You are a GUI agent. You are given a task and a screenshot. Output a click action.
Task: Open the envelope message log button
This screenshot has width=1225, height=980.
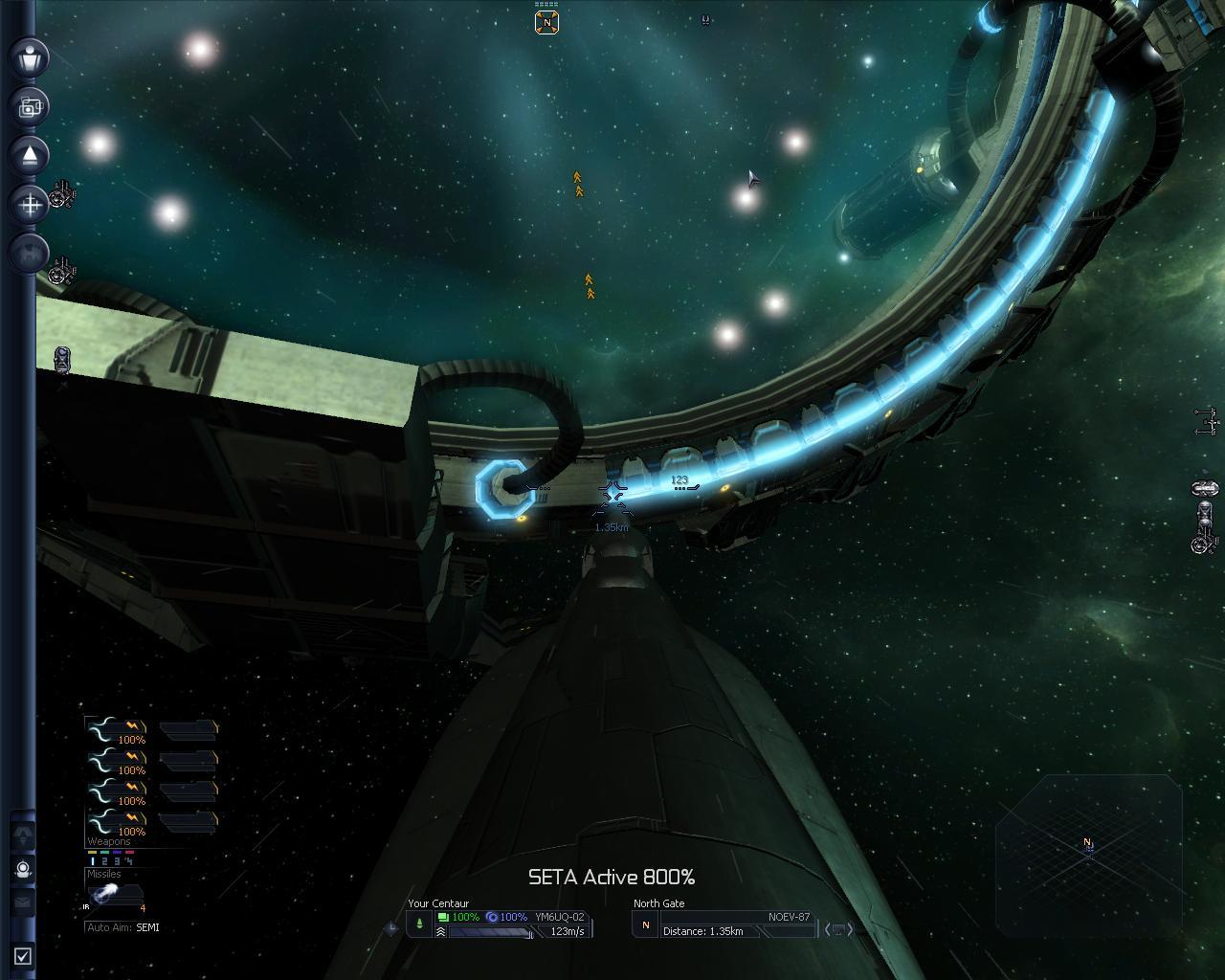coord(23,902)
